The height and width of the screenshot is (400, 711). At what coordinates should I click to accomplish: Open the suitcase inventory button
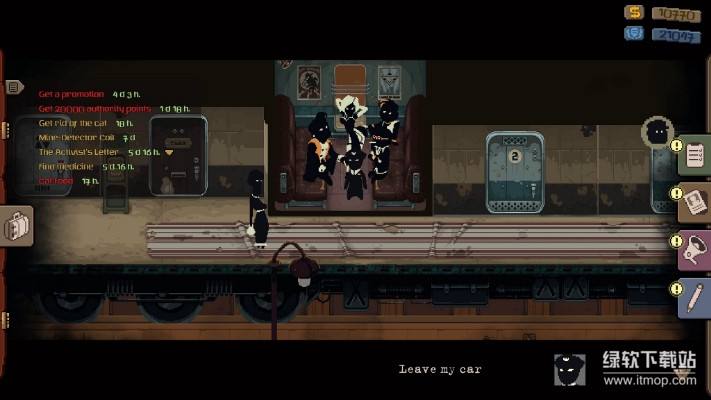[18, 227]
